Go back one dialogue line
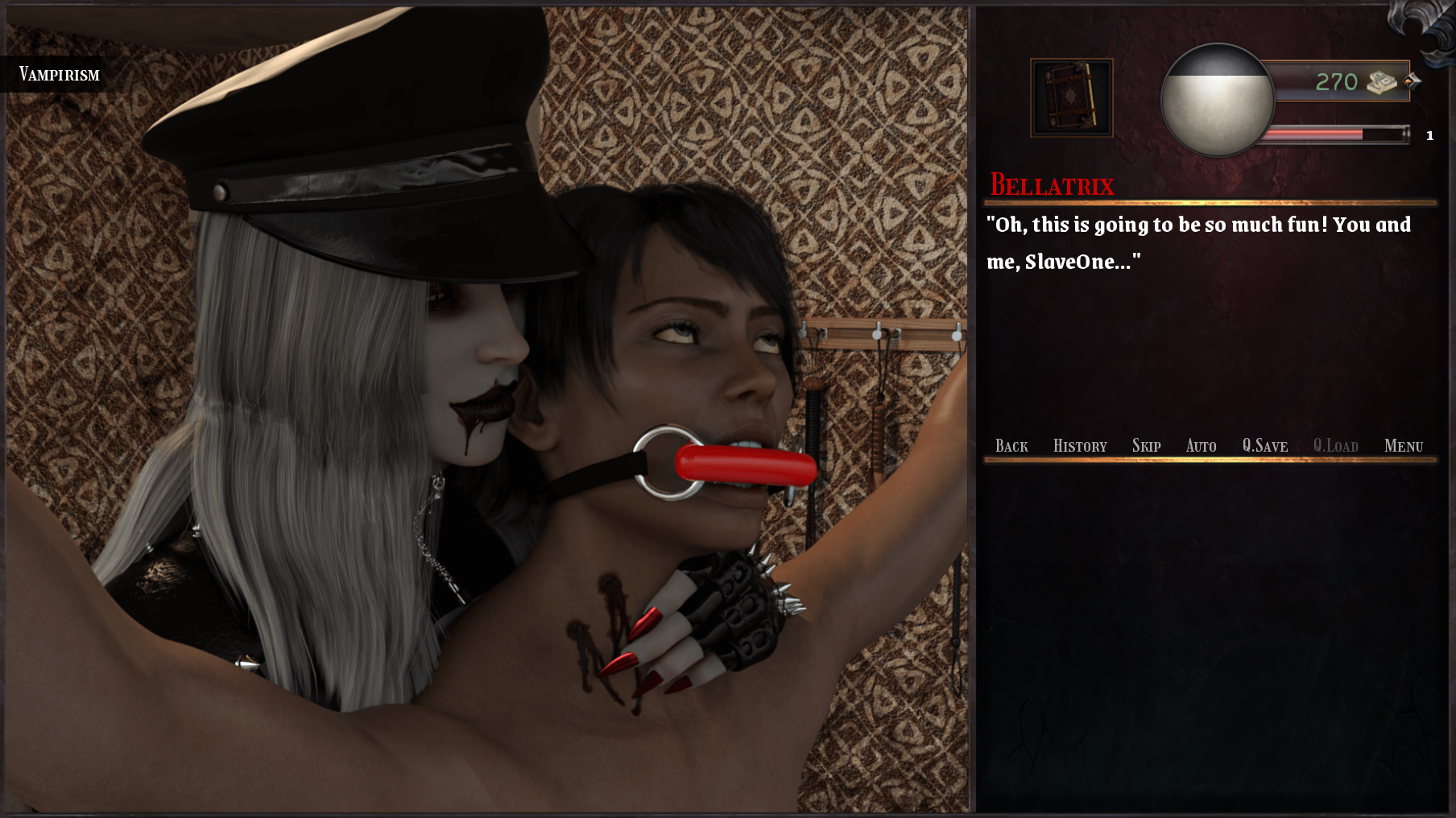 pos(1011,446)
